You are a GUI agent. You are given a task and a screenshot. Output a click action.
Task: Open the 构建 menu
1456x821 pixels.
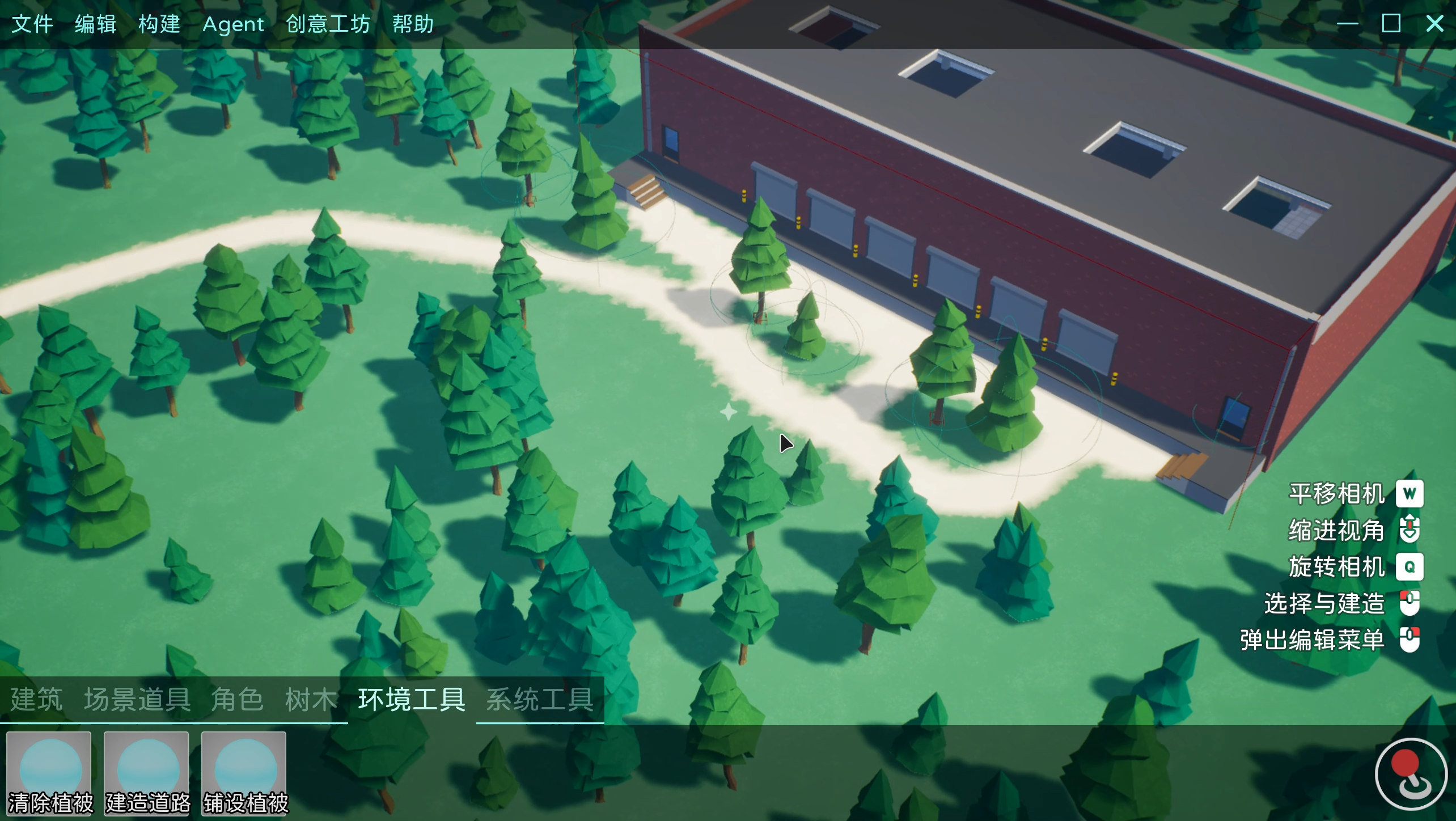click(x=159, y=24)
